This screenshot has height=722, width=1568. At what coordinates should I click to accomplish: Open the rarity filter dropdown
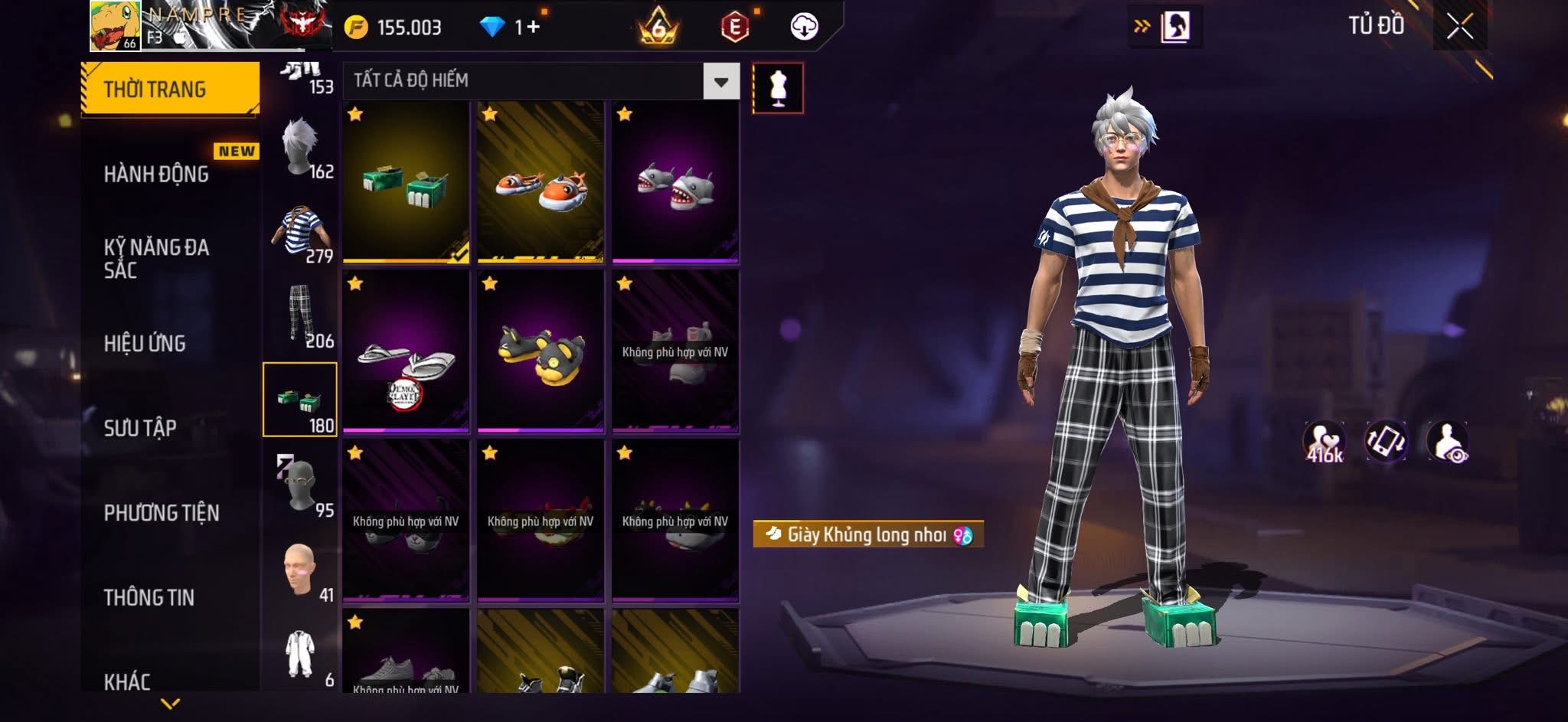tap(720, 81)
